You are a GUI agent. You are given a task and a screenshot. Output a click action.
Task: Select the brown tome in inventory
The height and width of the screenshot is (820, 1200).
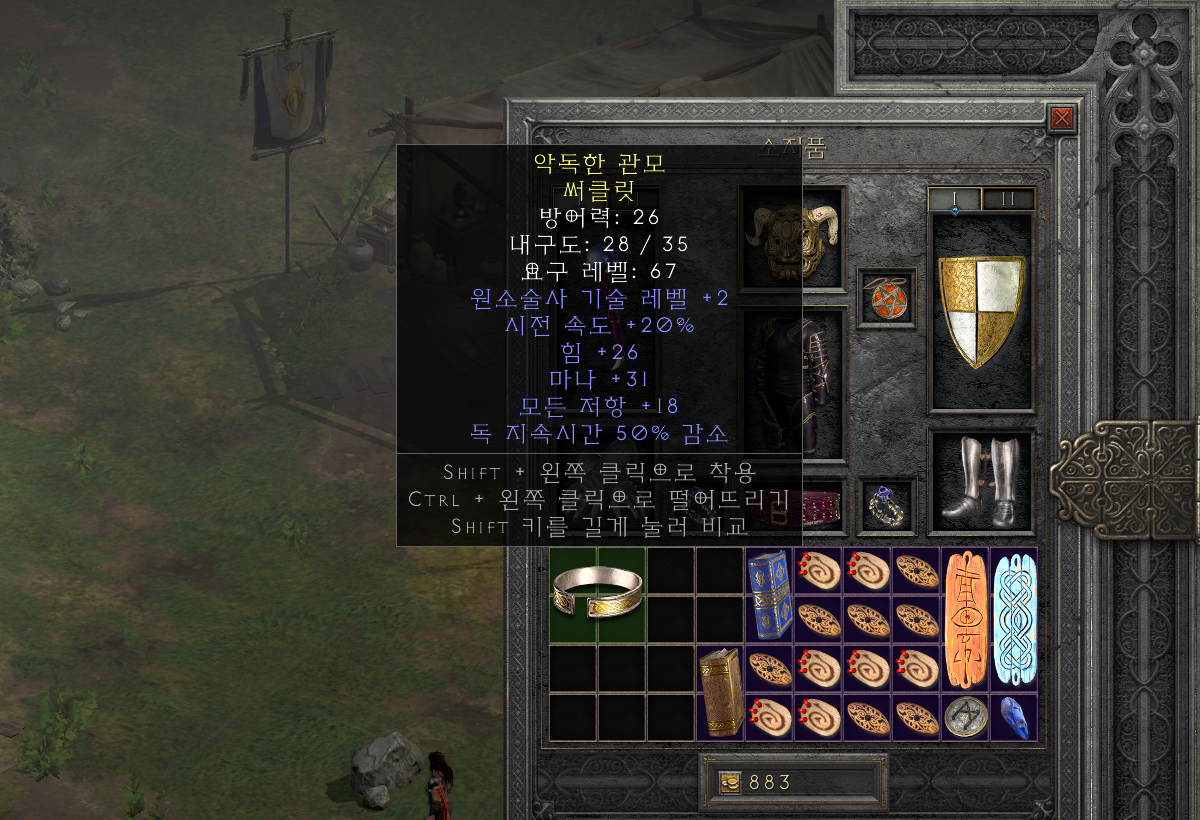[720, 692]
